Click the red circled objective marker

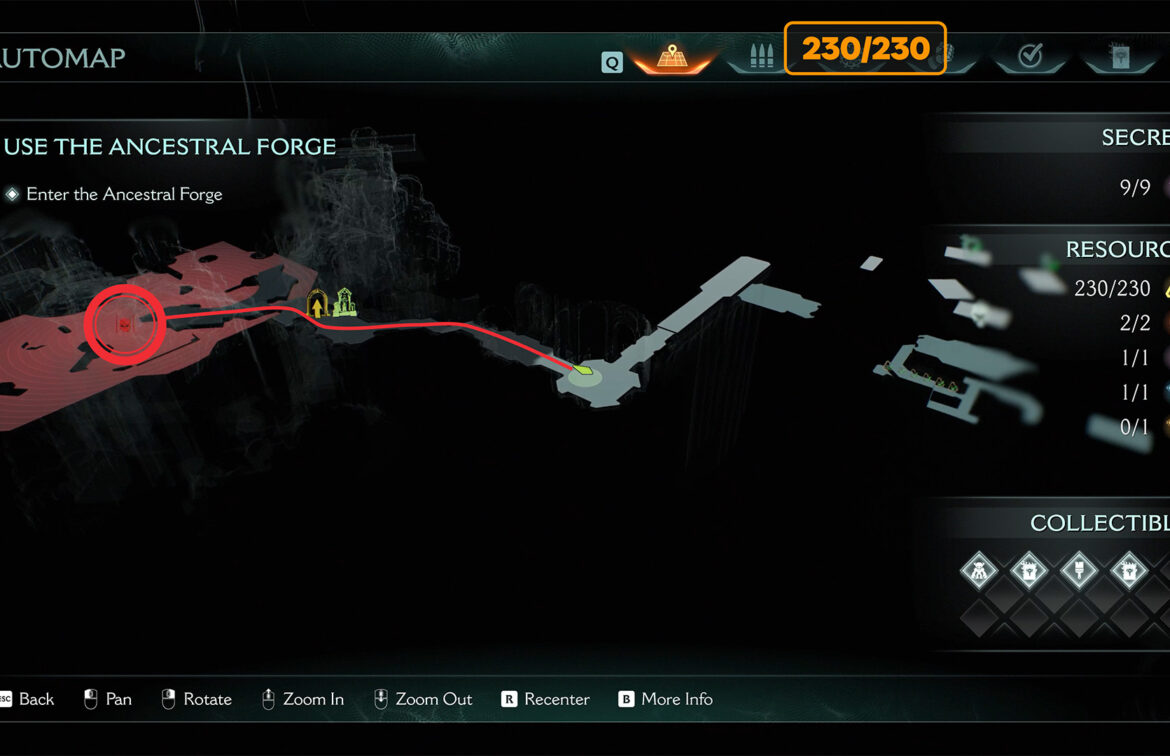(x=124, y=324)
